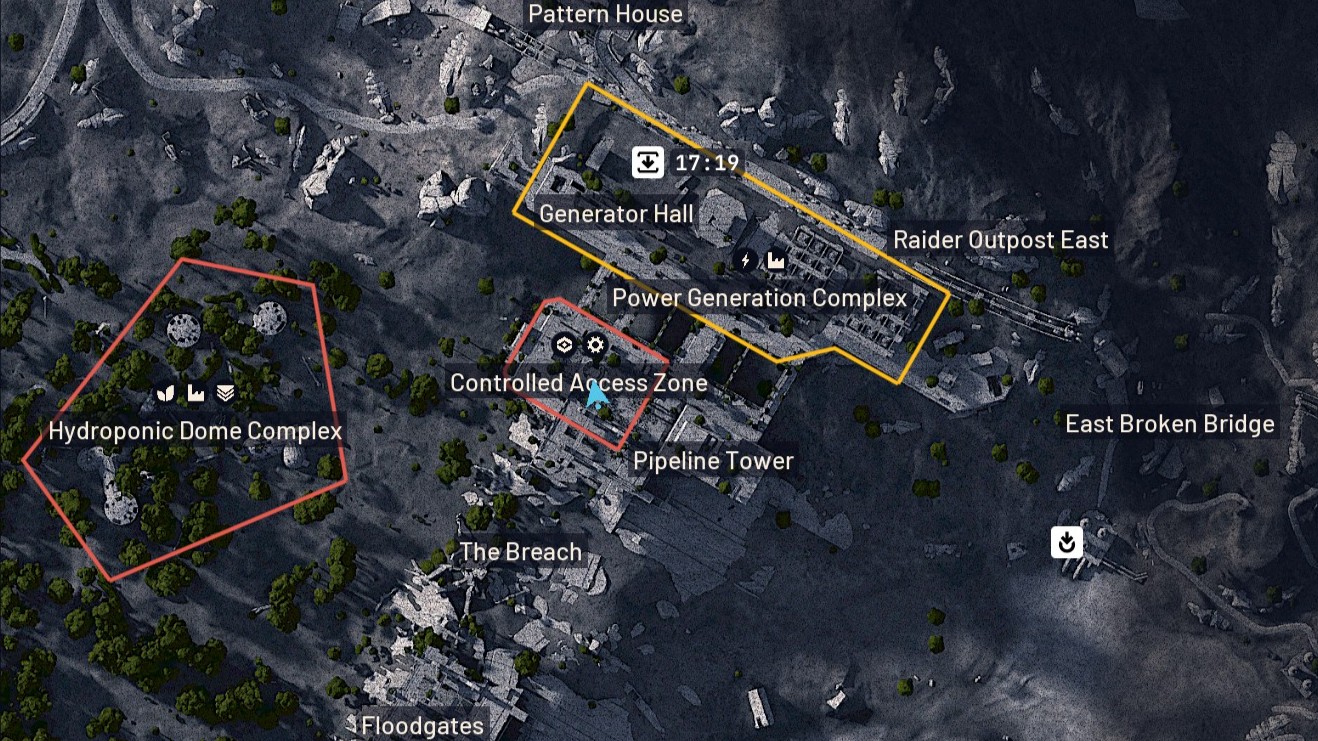Open the Pattern House location label
This screenshot has width=1318, height=741.
point(605,14)
